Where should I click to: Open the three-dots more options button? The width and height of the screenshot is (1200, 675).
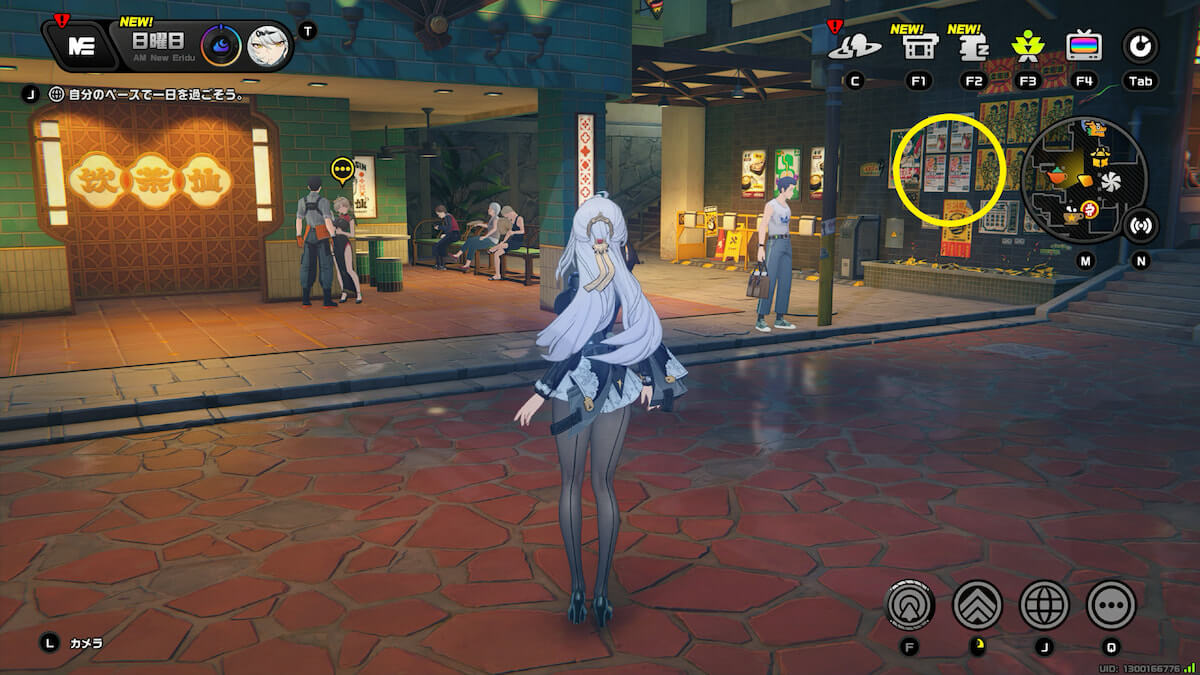tap(1111, 604)
